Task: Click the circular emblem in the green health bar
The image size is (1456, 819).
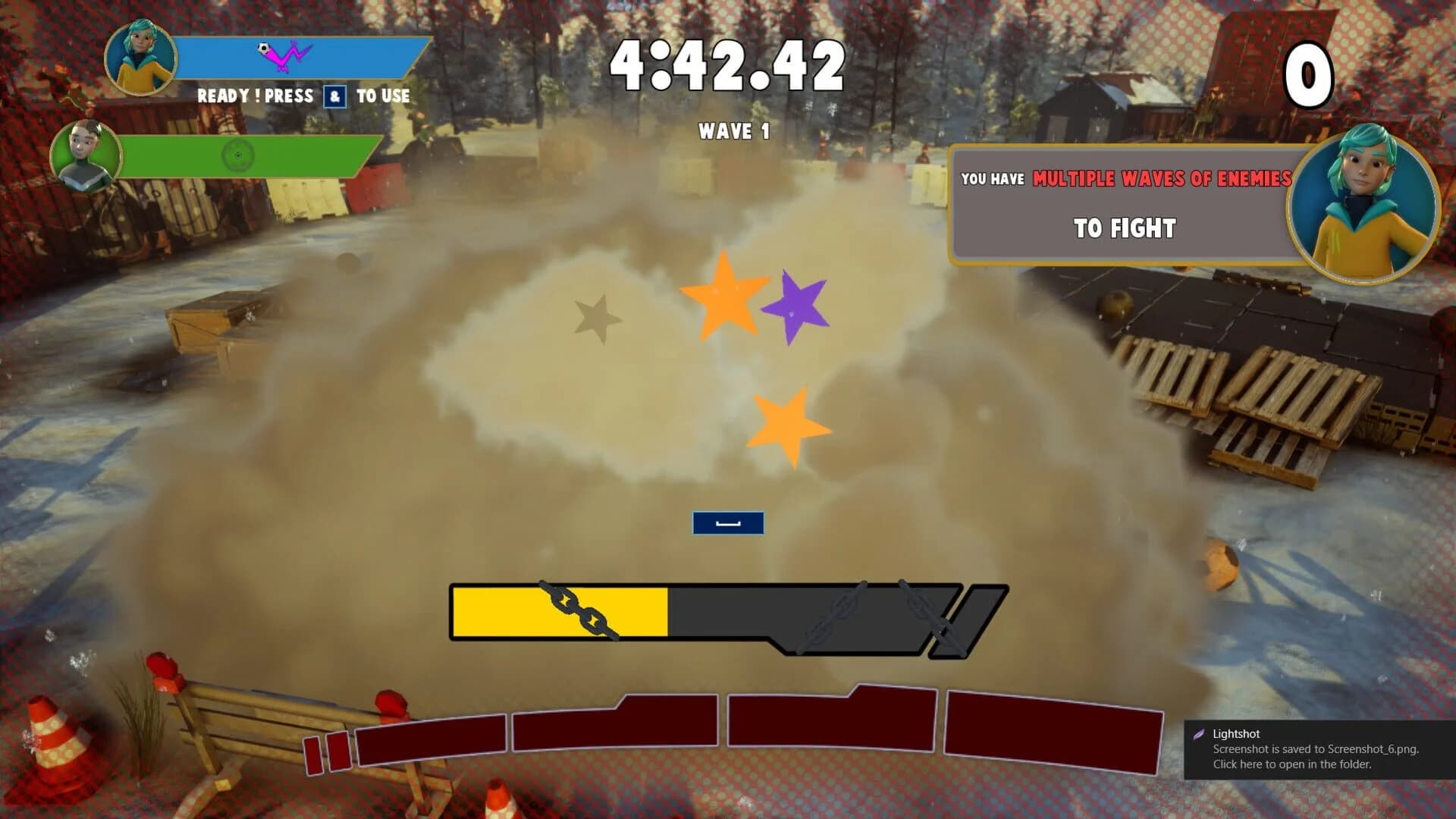Action: [x=239, y=156]
